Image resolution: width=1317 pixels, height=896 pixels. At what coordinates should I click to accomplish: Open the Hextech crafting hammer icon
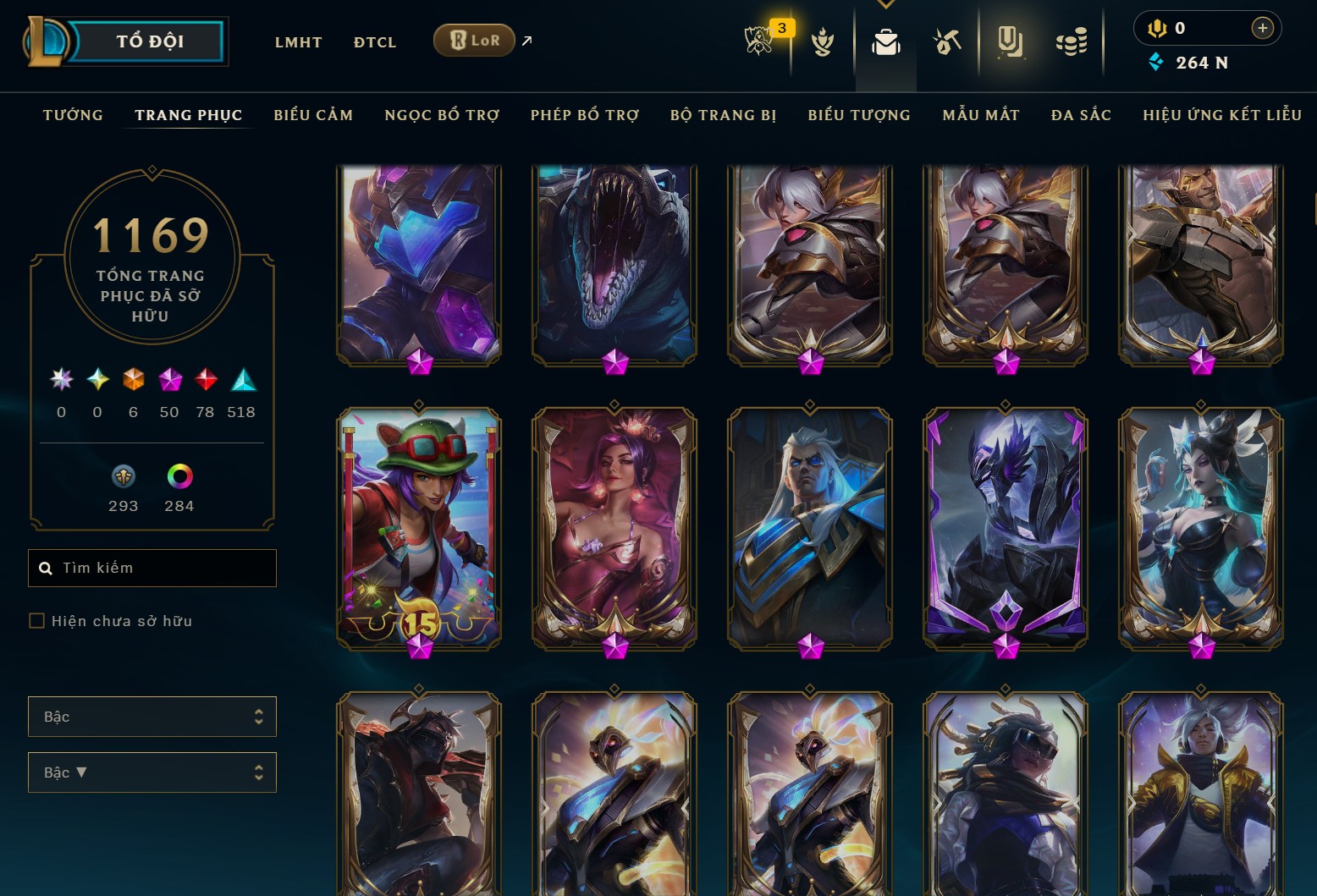click(948, 41)
